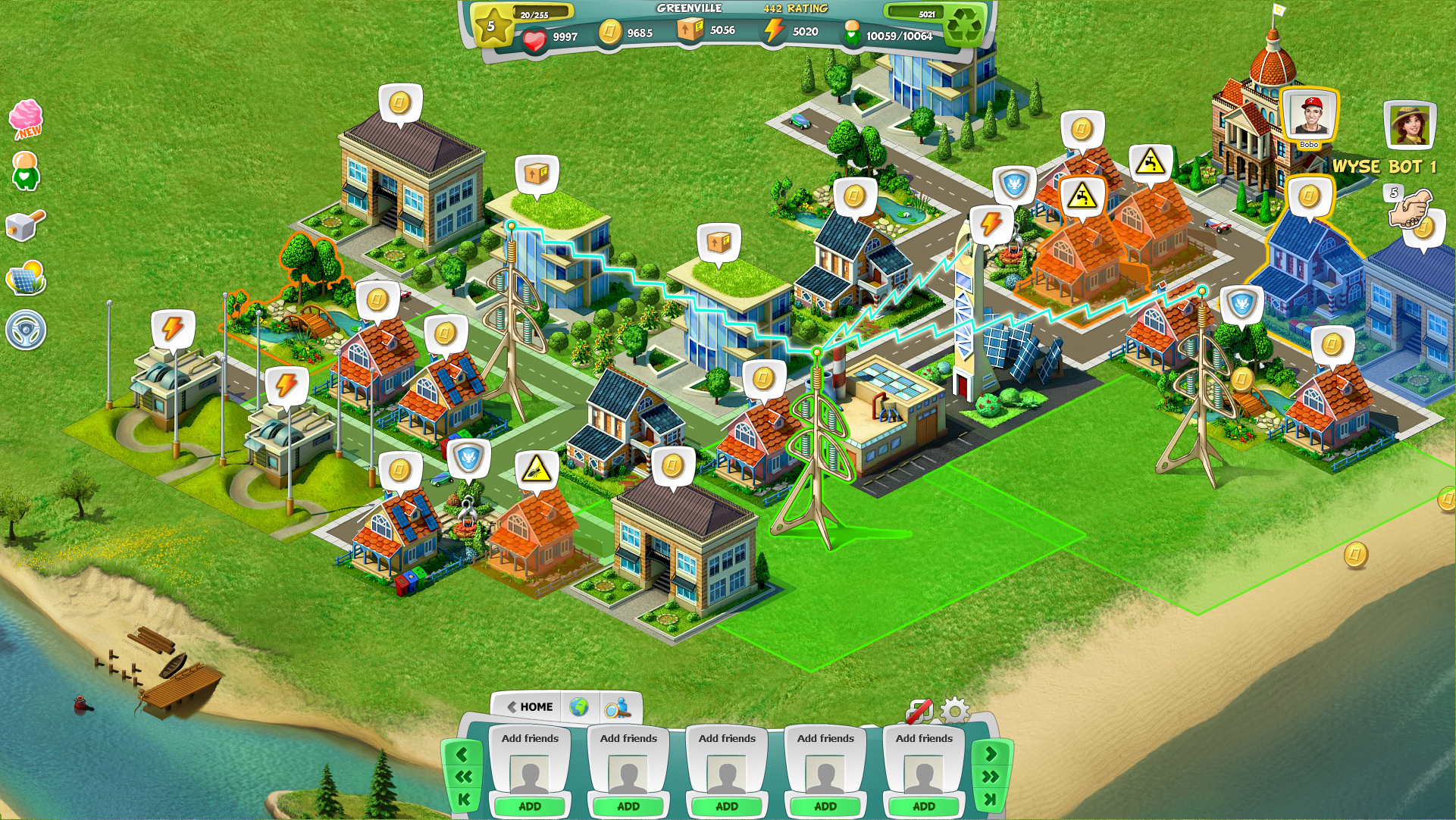Skip back a page with double left arrows
Screen dimensions: 1456x820
coord(463,776)
